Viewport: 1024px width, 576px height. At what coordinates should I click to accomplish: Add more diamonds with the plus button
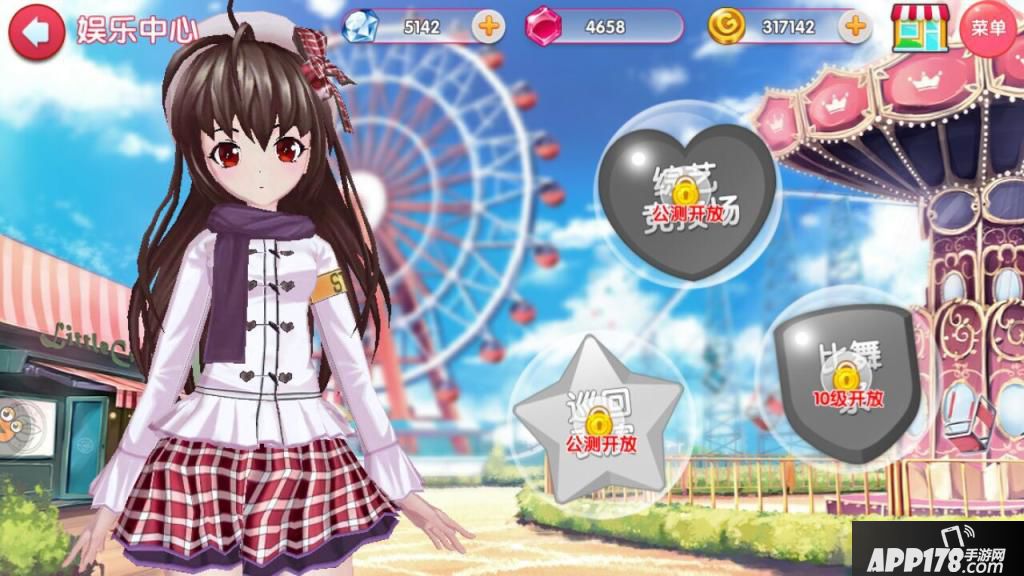coord(488,26)
